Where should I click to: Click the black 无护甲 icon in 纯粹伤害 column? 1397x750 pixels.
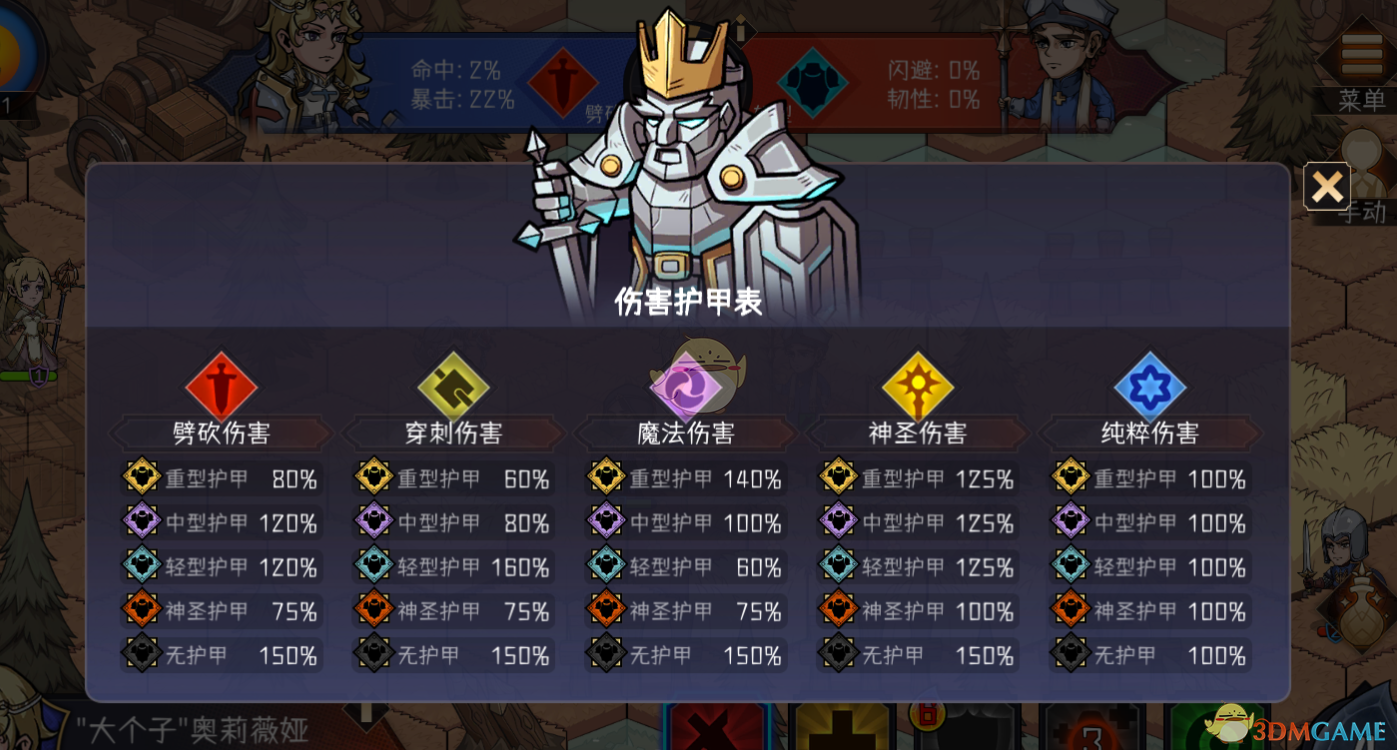pyautogui.click(x=1070, y=655)
